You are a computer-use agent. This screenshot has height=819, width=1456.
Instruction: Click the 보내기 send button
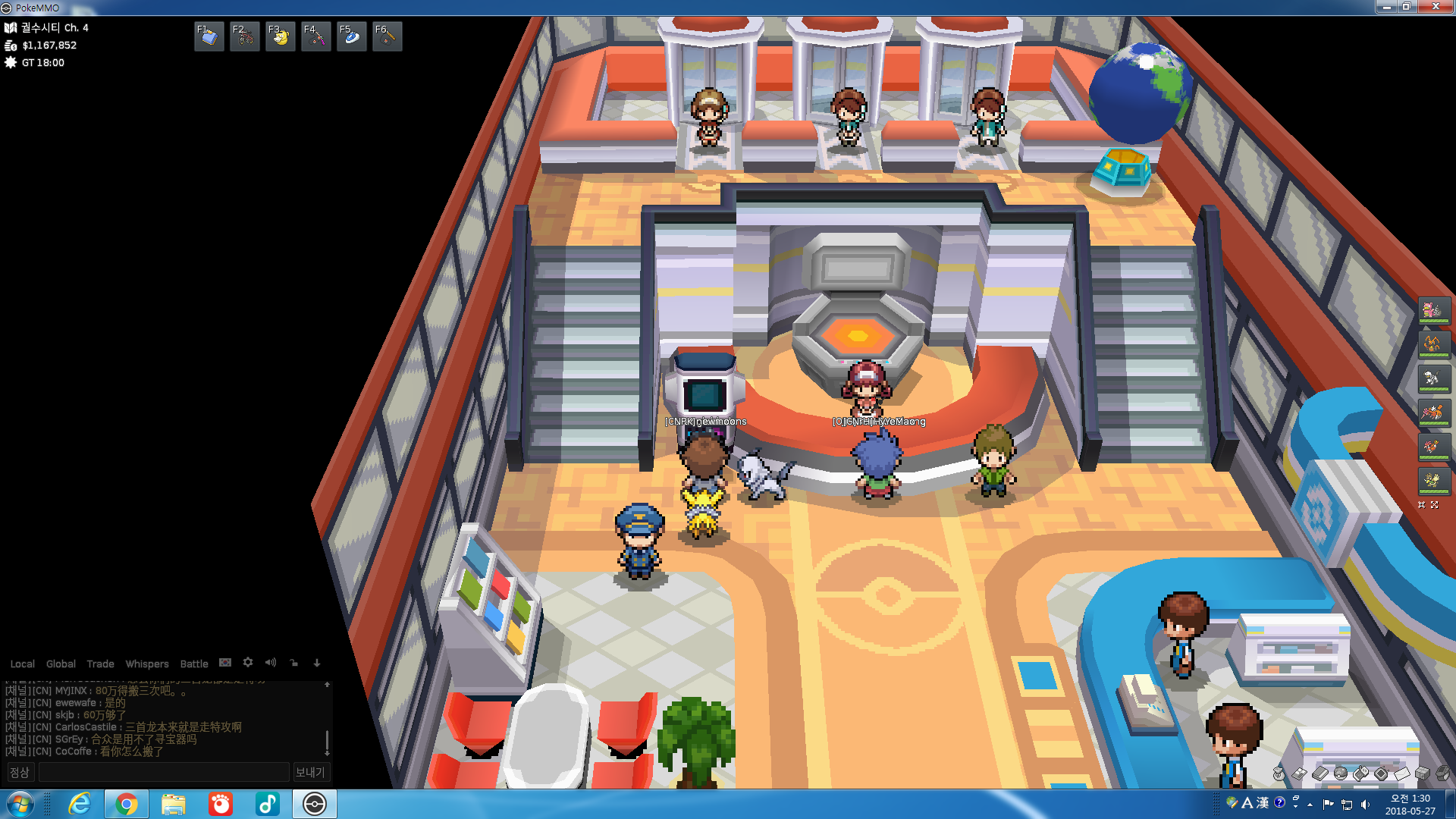point(309,772)
